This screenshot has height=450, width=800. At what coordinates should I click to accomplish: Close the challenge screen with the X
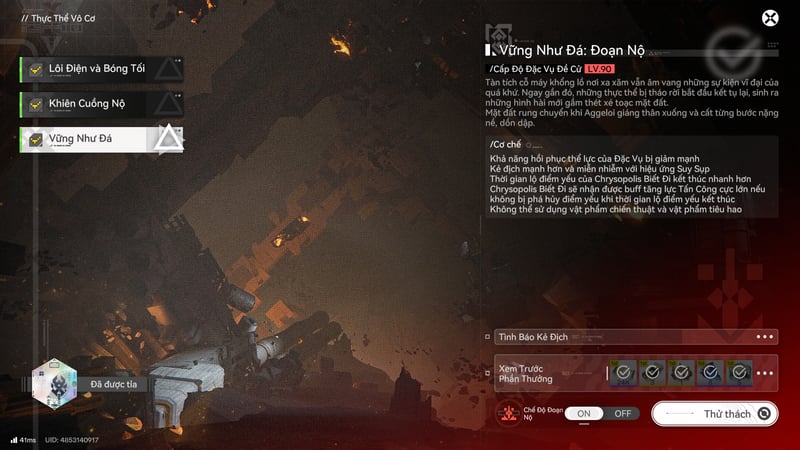pos(770,18)
